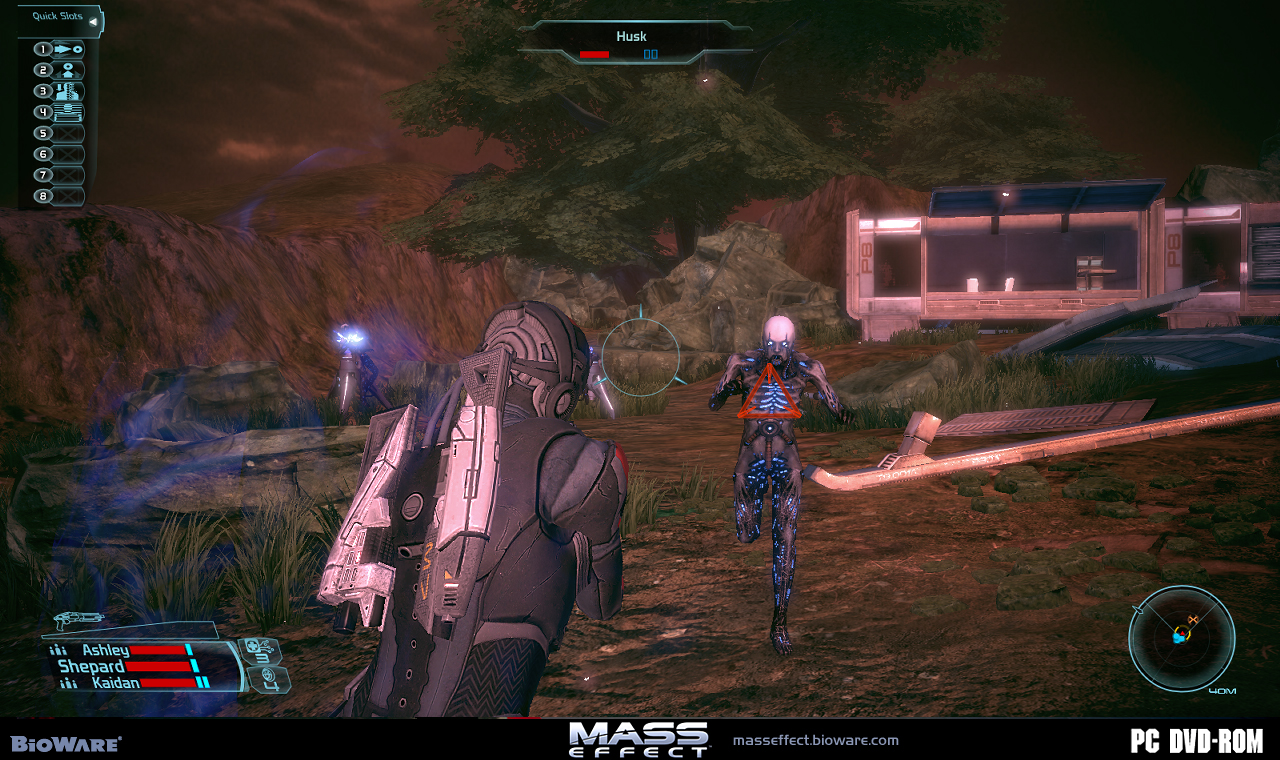1280x760 pixels.
Task: Use the grenade icon
Action: 270,680
